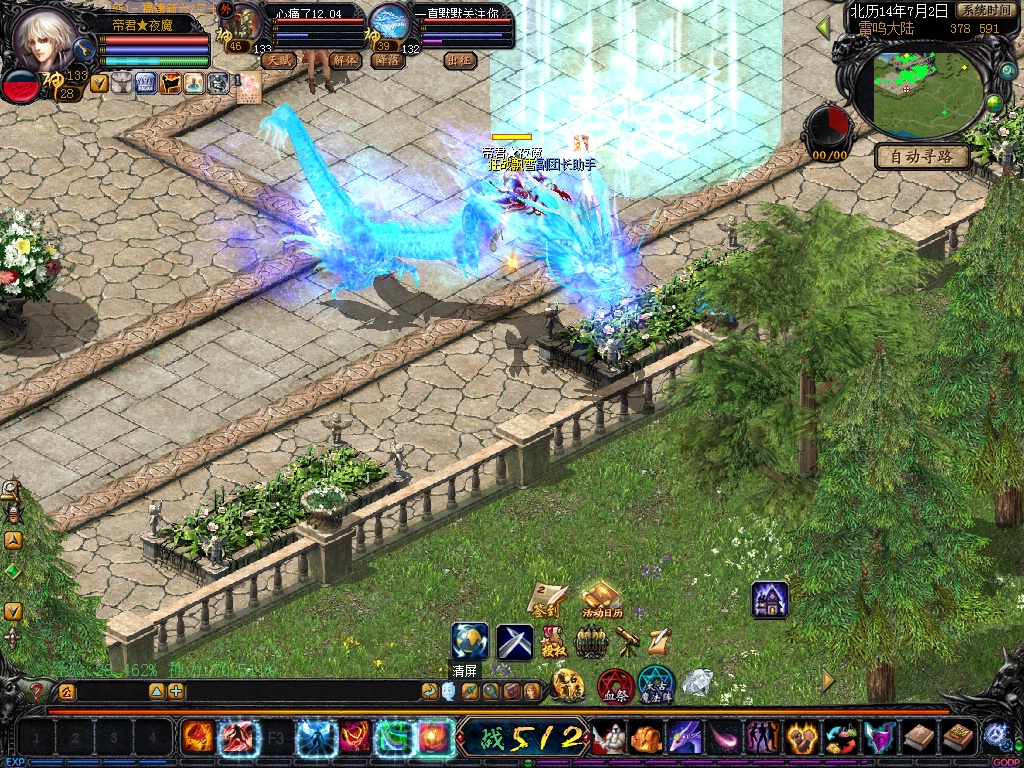
Task: Open the 血祭 blood sacrifice pentagram
Action: coord(614,686)
